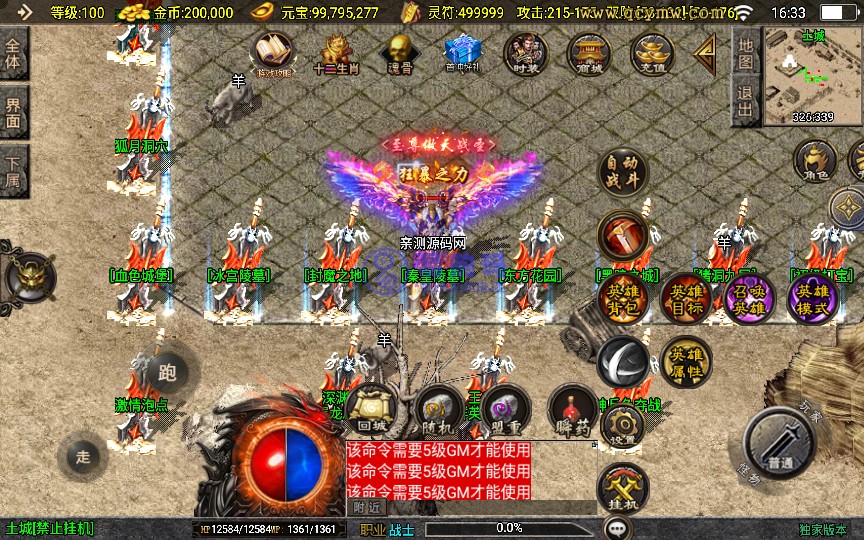Image resolution: width=864 pixels, height=540 pixels.
Task: Open 英雄属性 hero attributes
Action: pyautogui.click(x=686, y=362)
